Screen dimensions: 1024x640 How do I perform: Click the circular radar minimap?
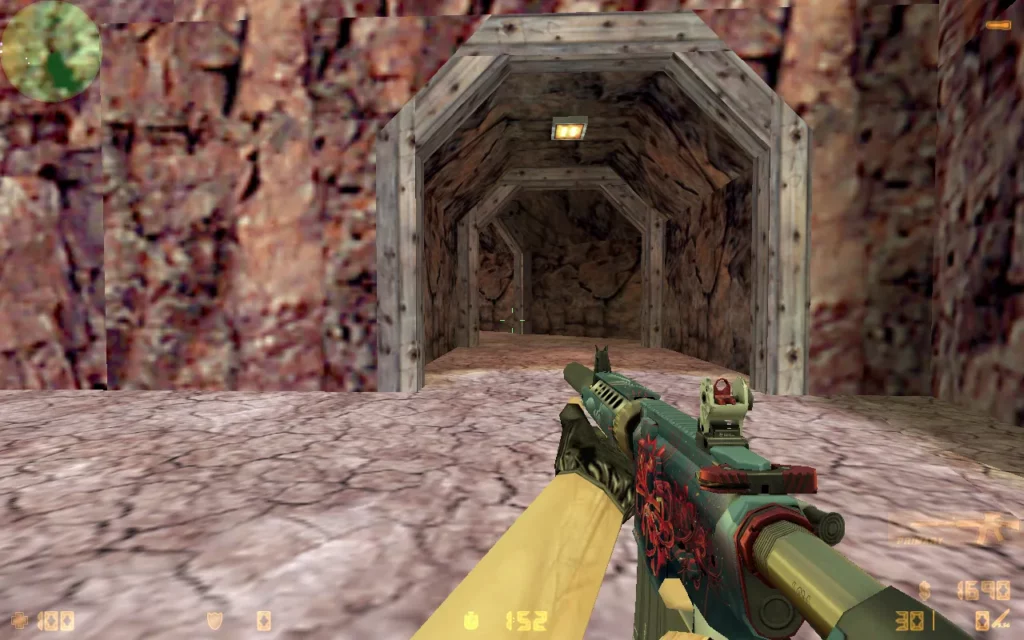click(x=50, y=51)
